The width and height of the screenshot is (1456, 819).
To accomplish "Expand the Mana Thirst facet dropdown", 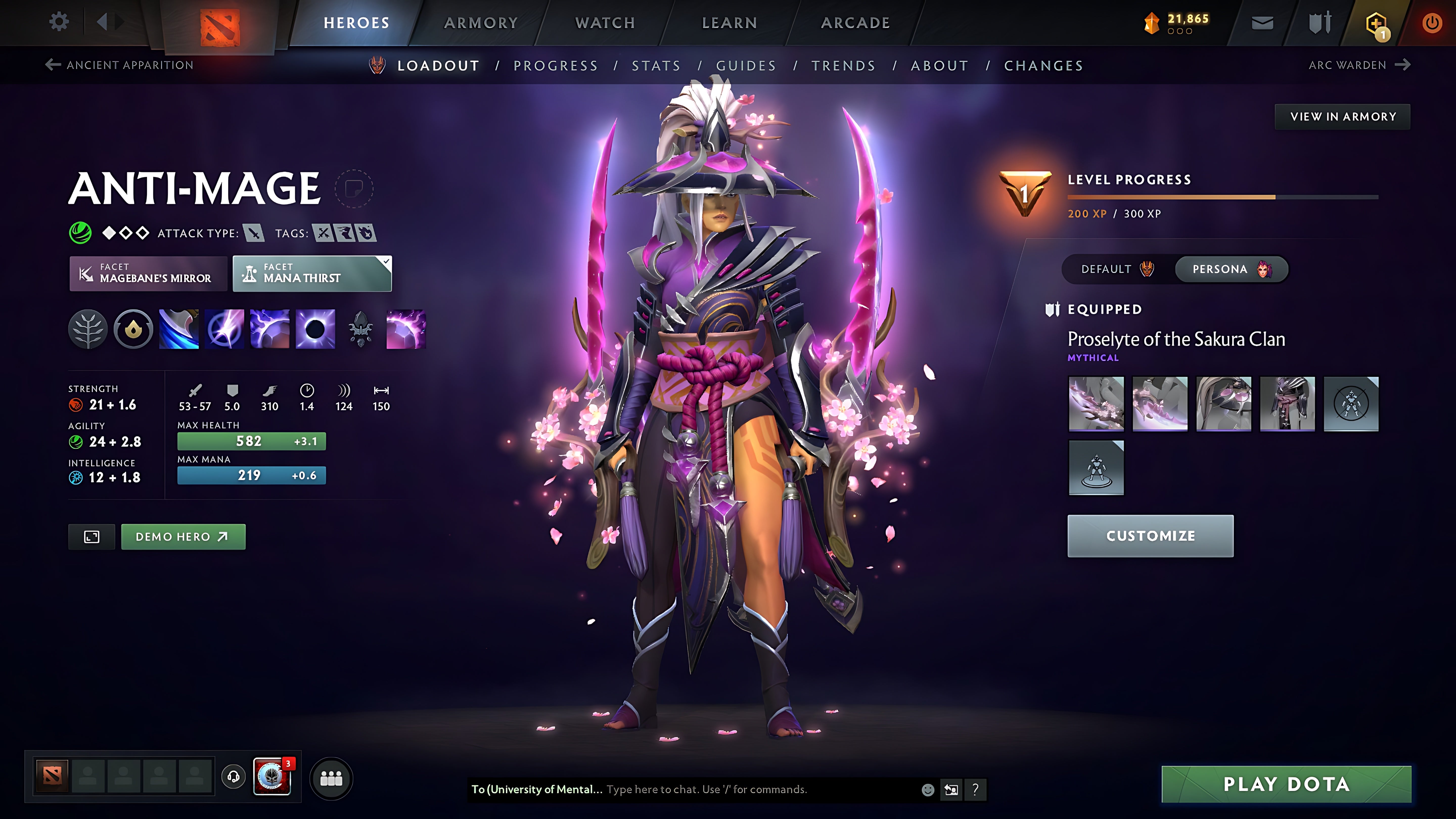I will coord(386,262).
